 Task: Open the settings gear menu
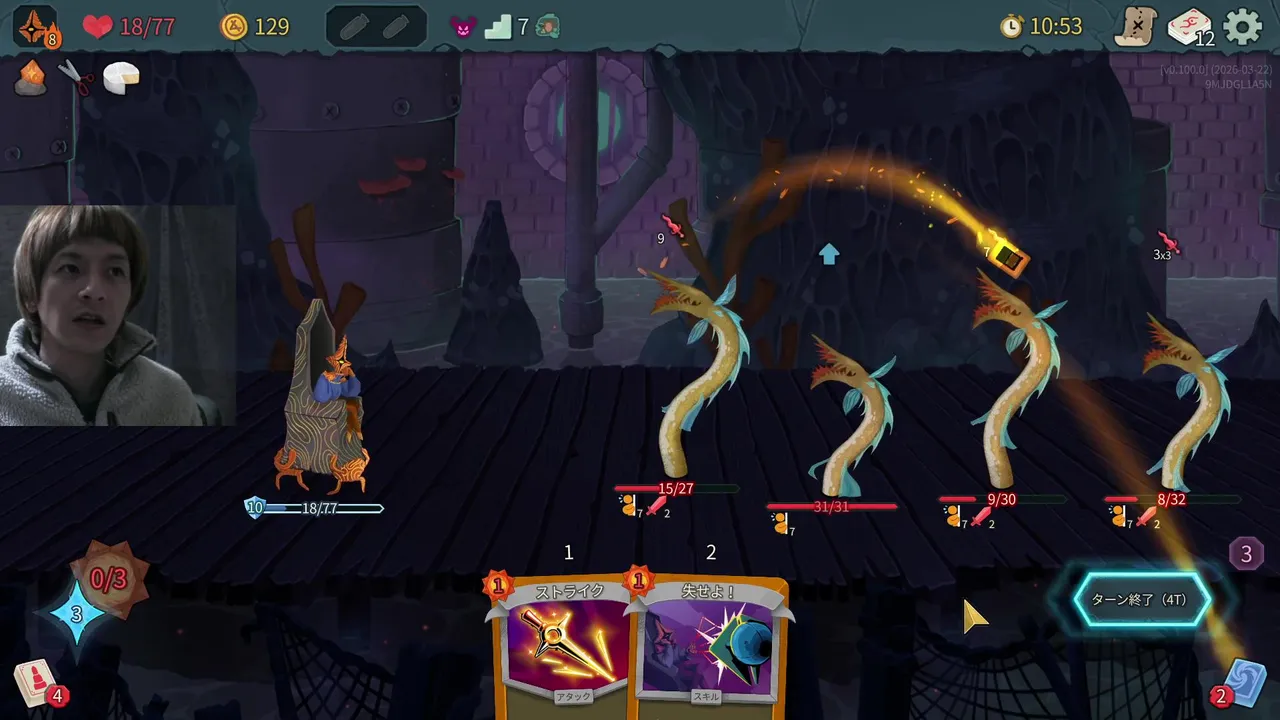click(x=1243, y=27)
